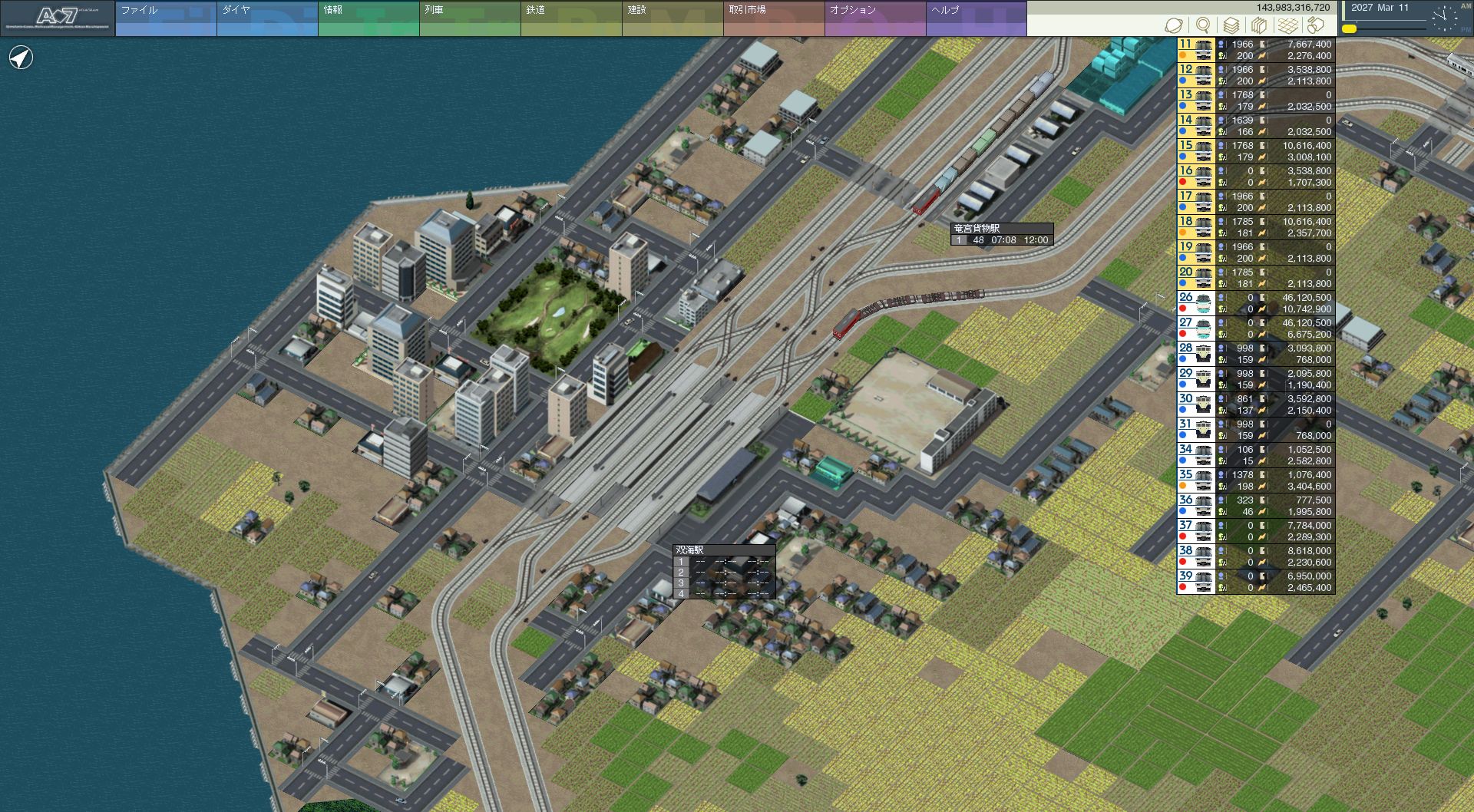
Task: Toggle the flat grid view icon
Action: tap(1287, 26)
